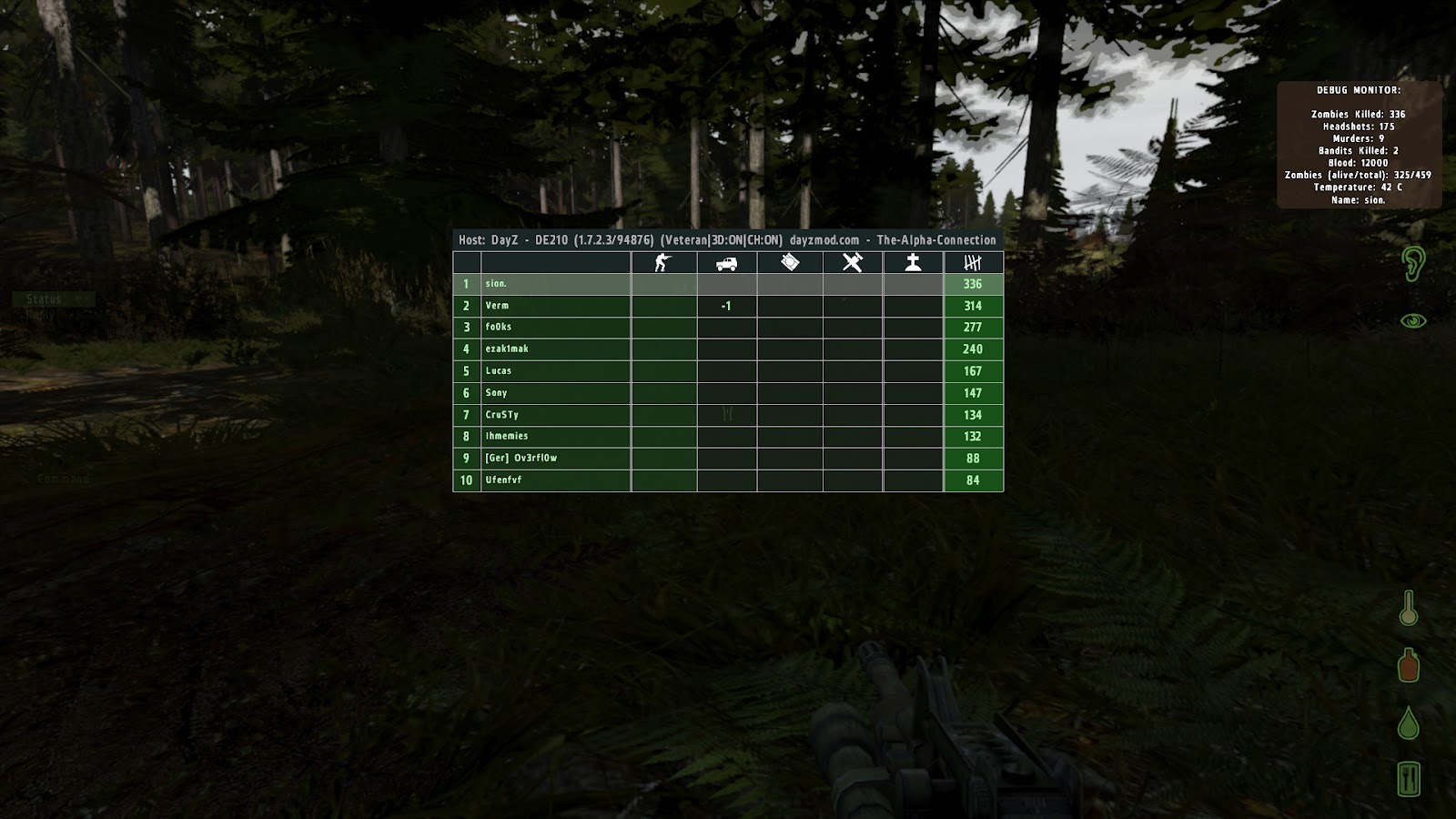
Task: Click the Host server title bar
Action: click(727, 238)
